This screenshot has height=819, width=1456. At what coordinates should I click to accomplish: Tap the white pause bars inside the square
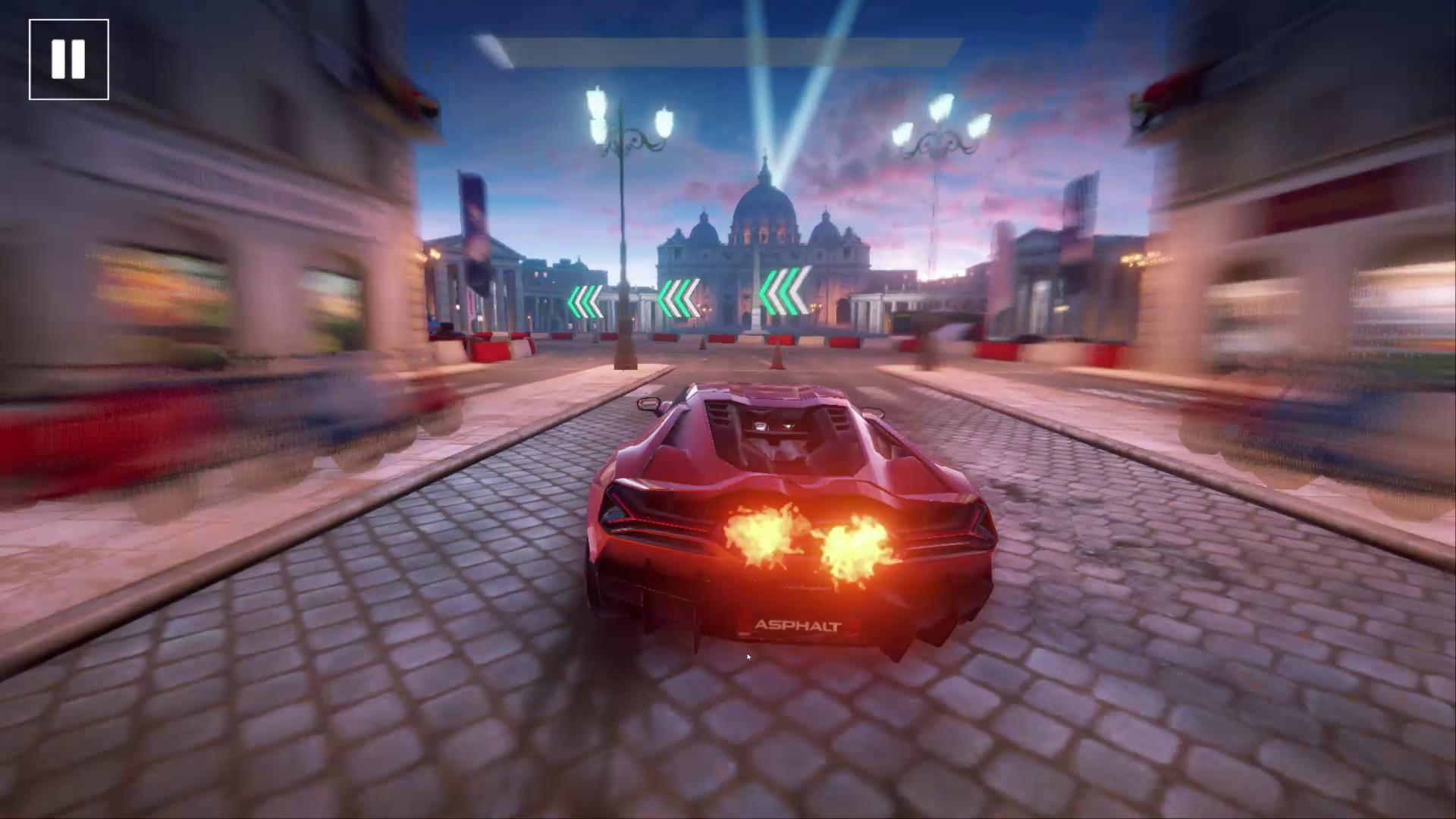(68, 60)
